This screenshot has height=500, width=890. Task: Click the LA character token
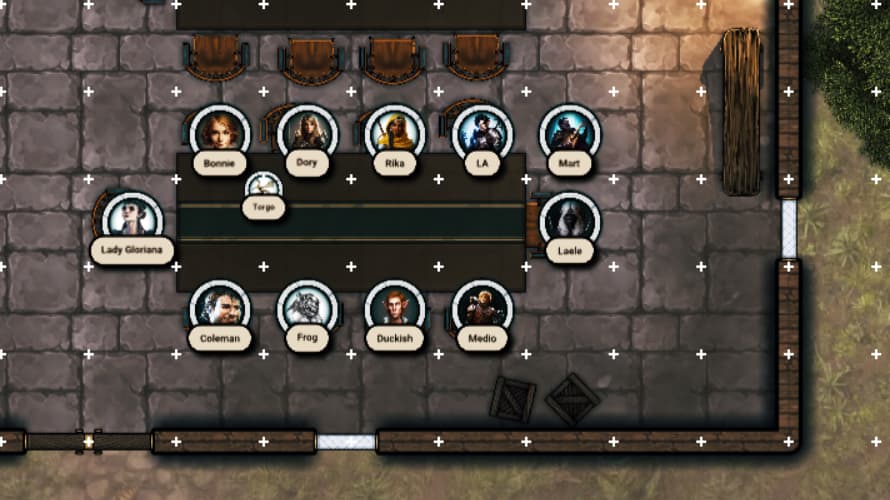coord(482,132)
